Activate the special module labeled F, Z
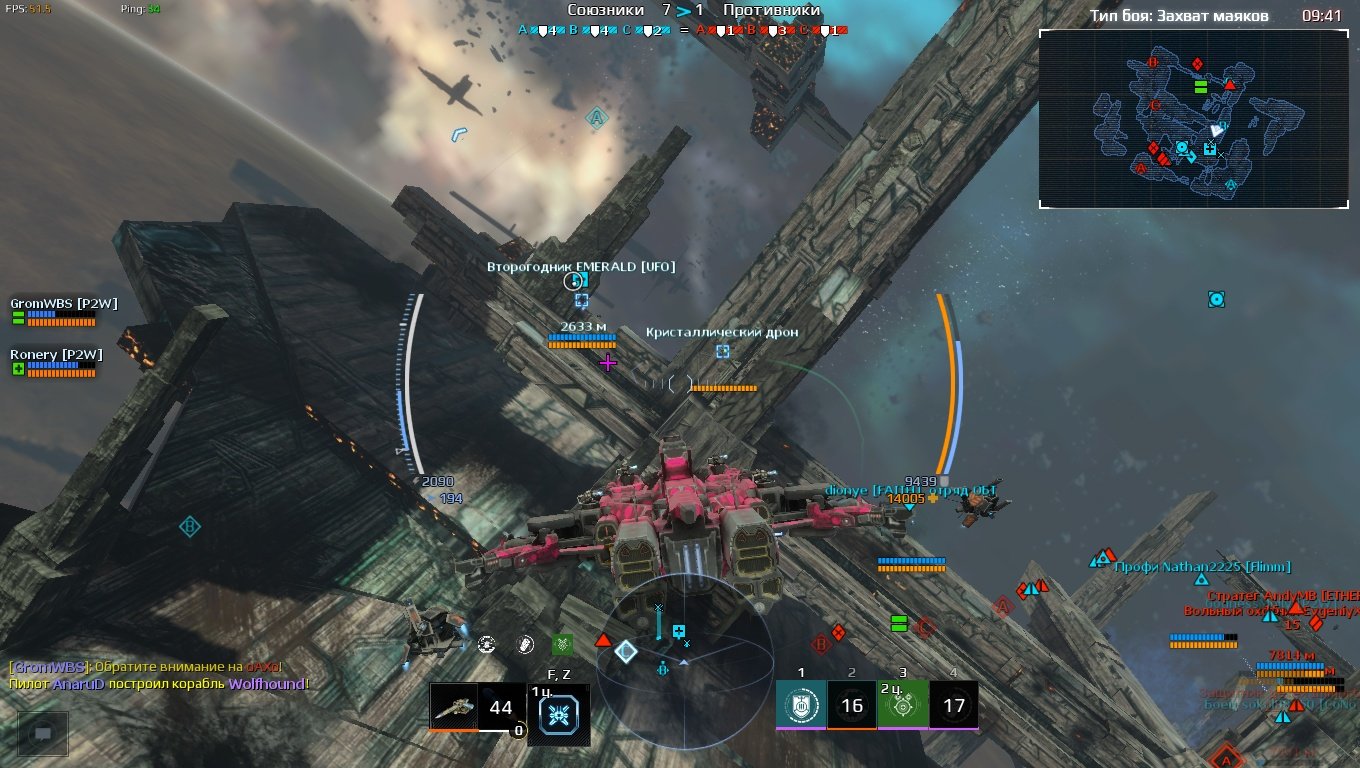 (x=559, y=712)
